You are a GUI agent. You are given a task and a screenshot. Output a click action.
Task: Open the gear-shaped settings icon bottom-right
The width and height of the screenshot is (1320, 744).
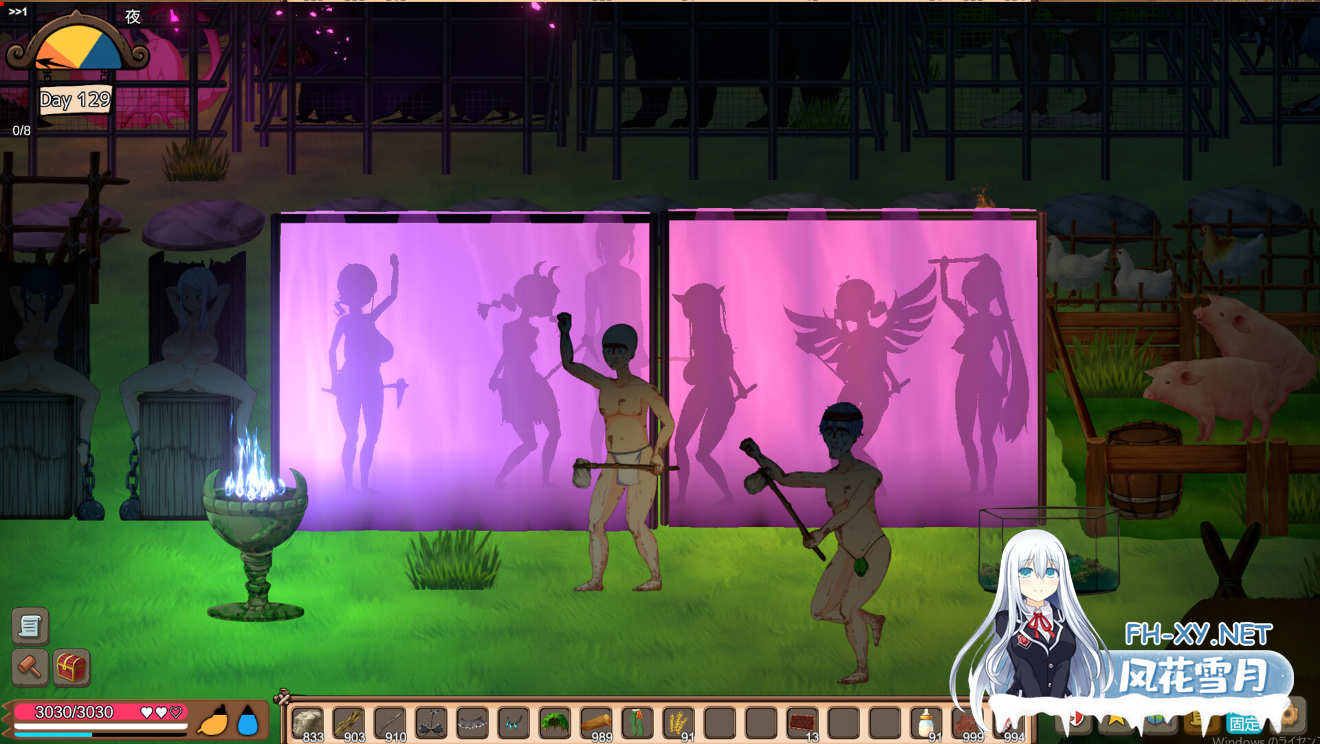1288,716
